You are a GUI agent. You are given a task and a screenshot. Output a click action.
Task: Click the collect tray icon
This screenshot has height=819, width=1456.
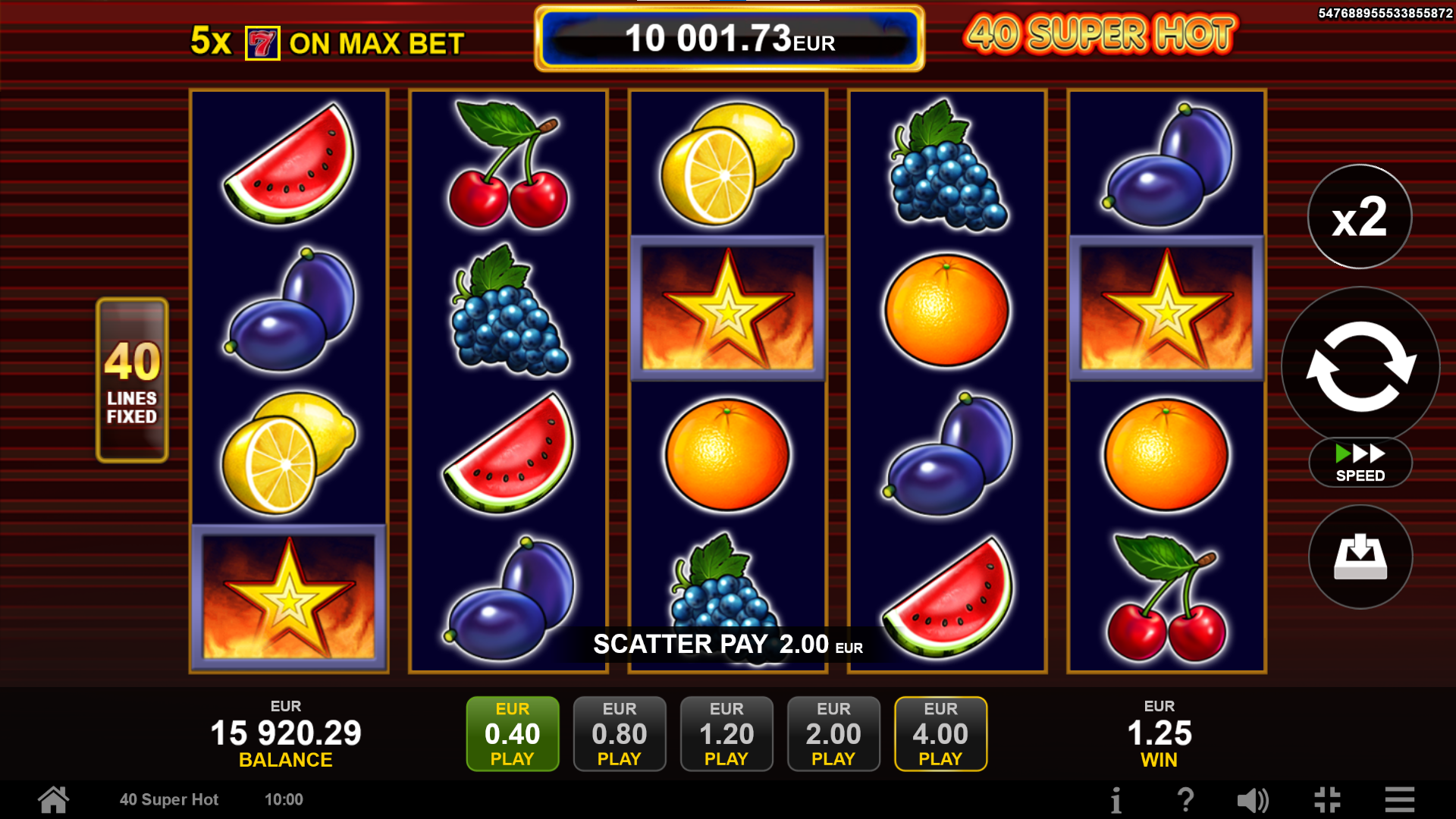[1360, 556]
